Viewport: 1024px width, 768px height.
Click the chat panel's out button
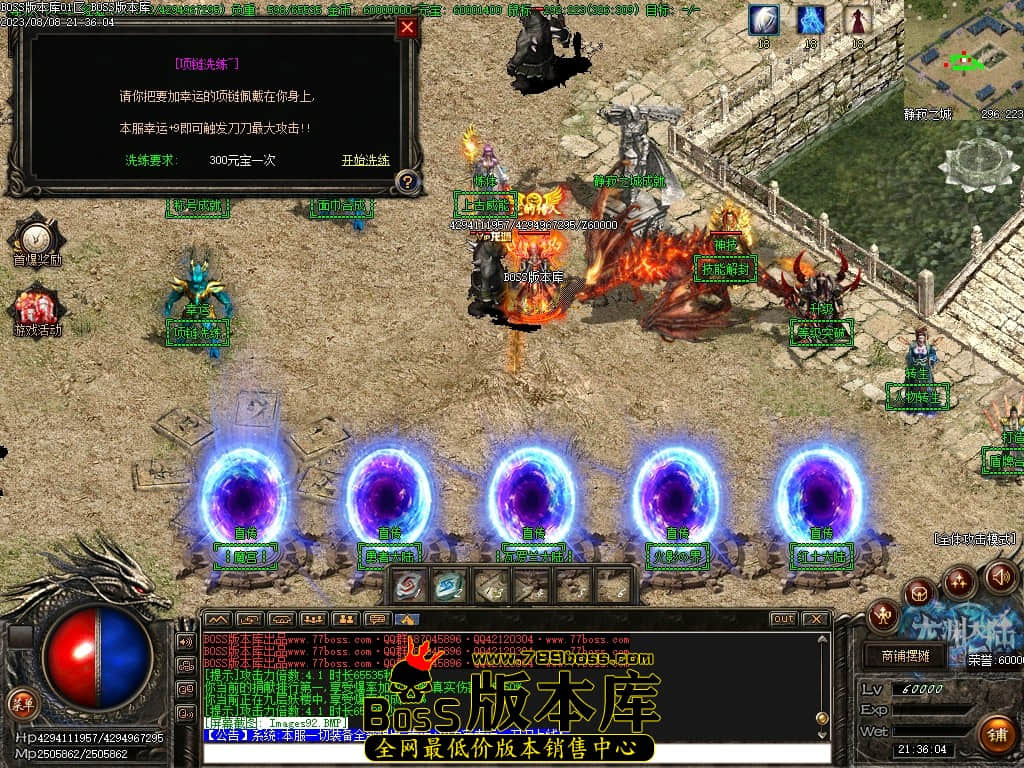pos(783,619)
